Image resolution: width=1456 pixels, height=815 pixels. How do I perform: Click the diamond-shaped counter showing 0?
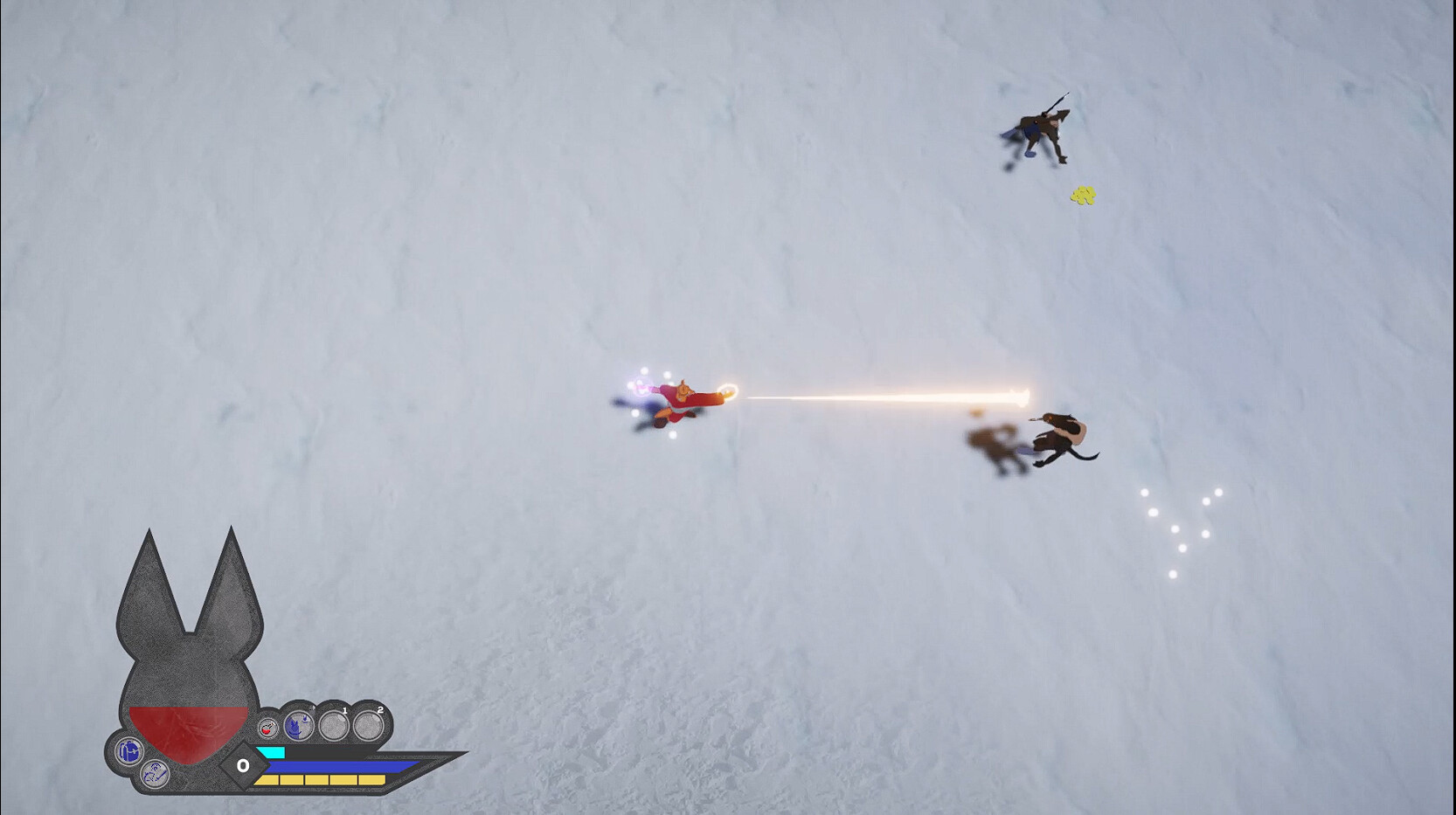click(x=243, y=765)
